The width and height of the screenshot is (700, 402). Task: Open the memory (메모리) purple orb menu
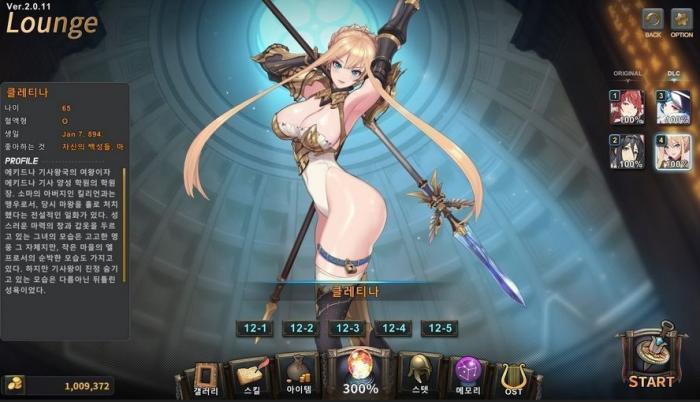tap(468, 375)
